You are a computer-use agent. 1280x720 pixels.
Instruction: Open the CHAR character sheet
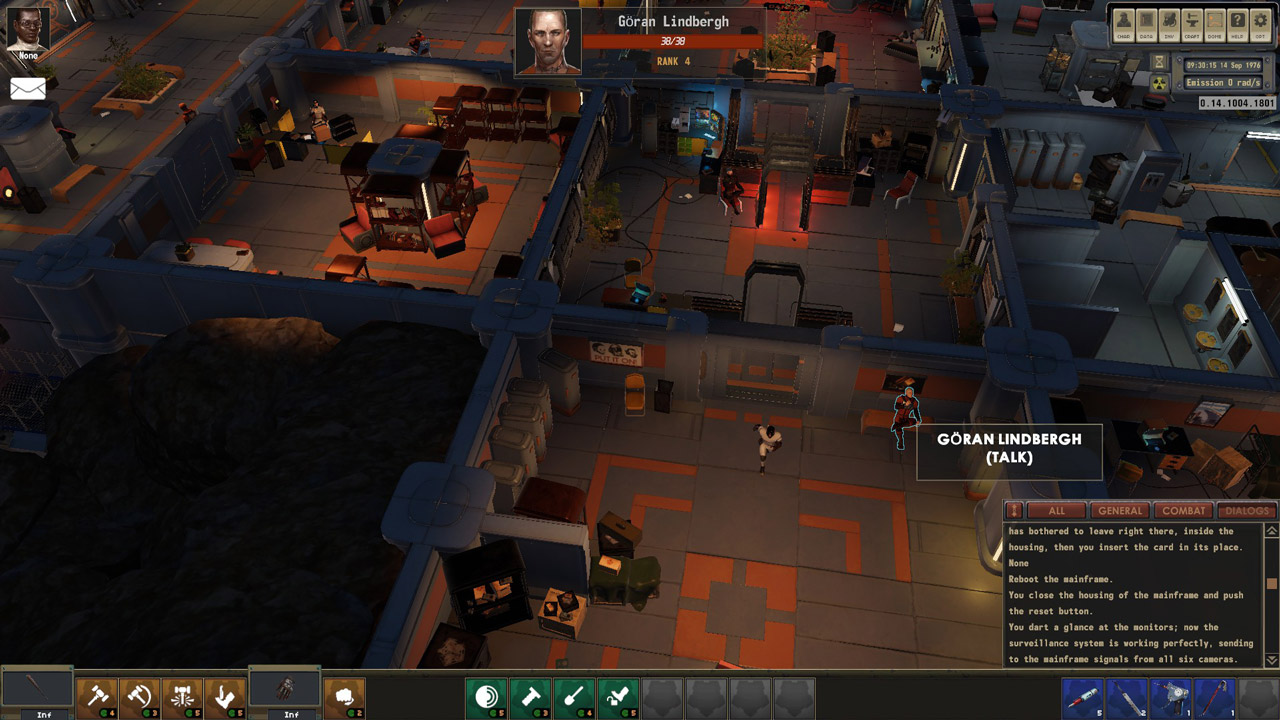tap(1124, 23)
